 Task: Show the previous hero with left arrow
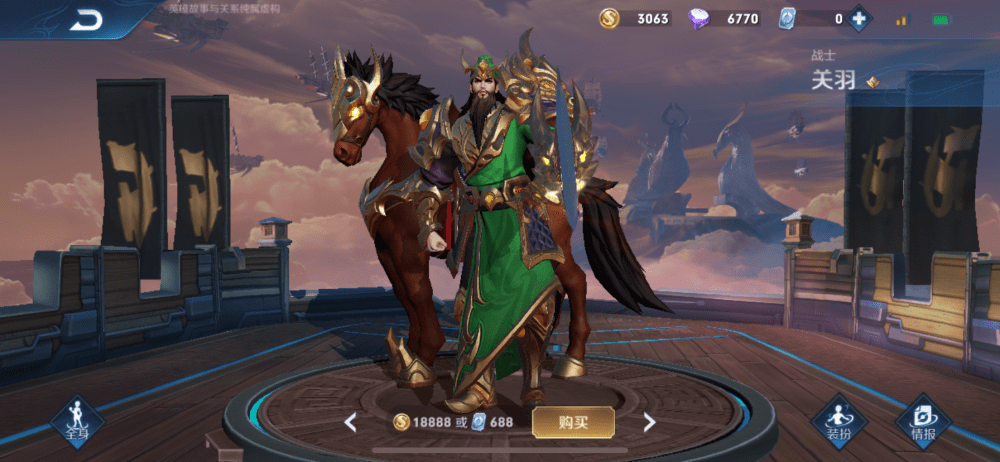351,422
